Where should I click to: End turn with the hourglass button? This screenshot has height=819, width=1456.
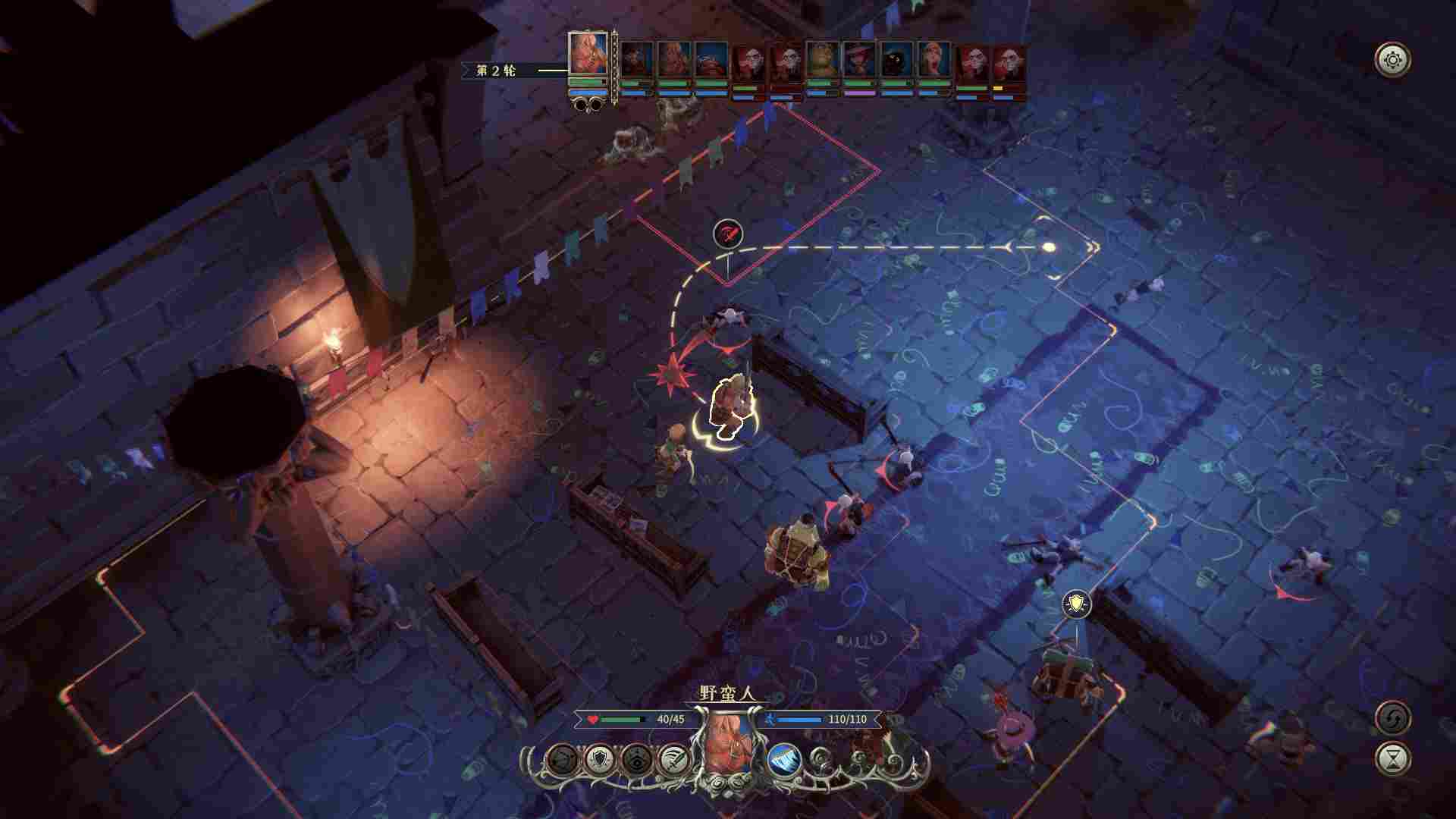tap(1393, 758)
